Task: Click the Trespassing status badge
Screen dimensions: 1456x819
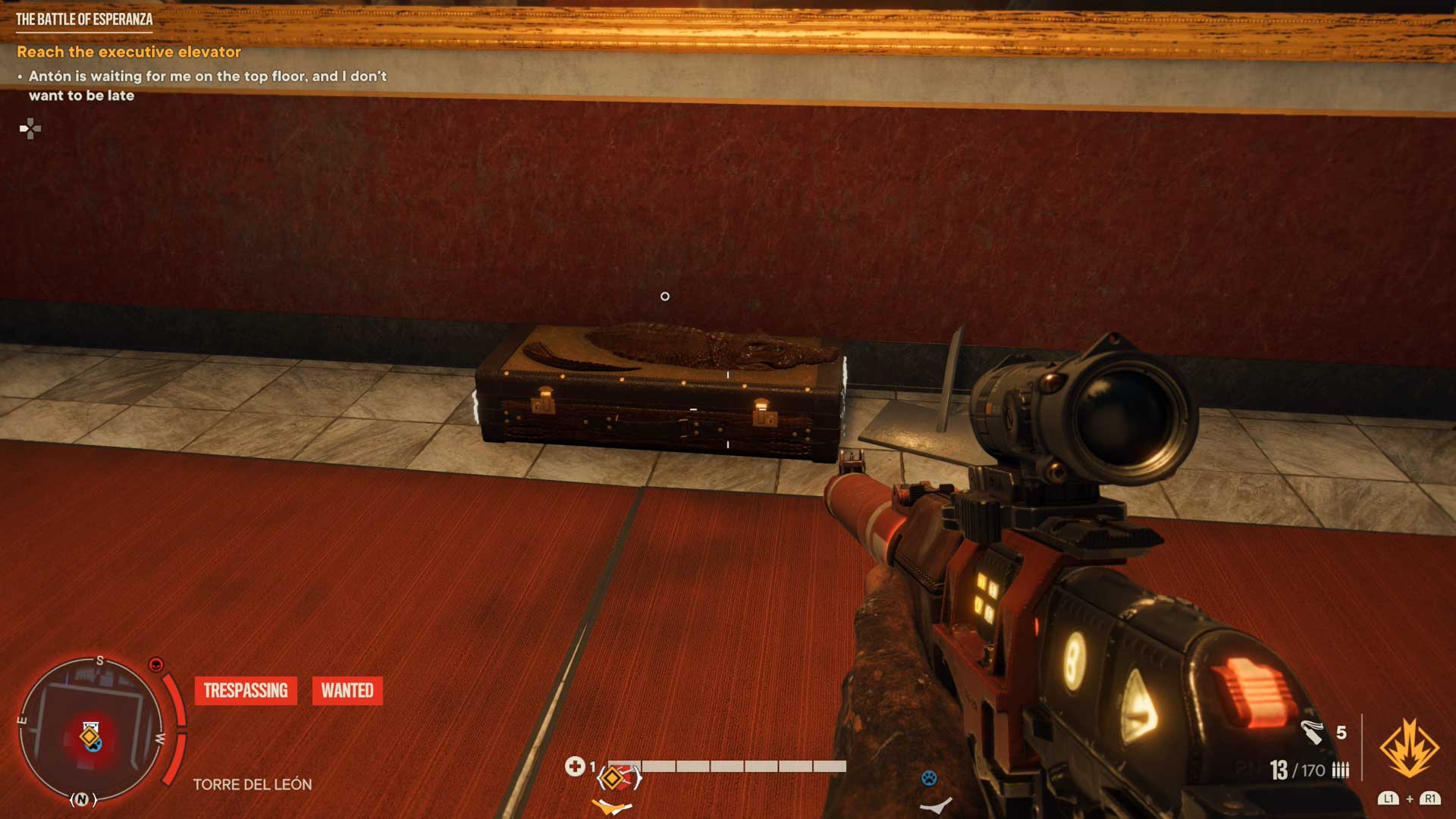Action: [246, 691]
